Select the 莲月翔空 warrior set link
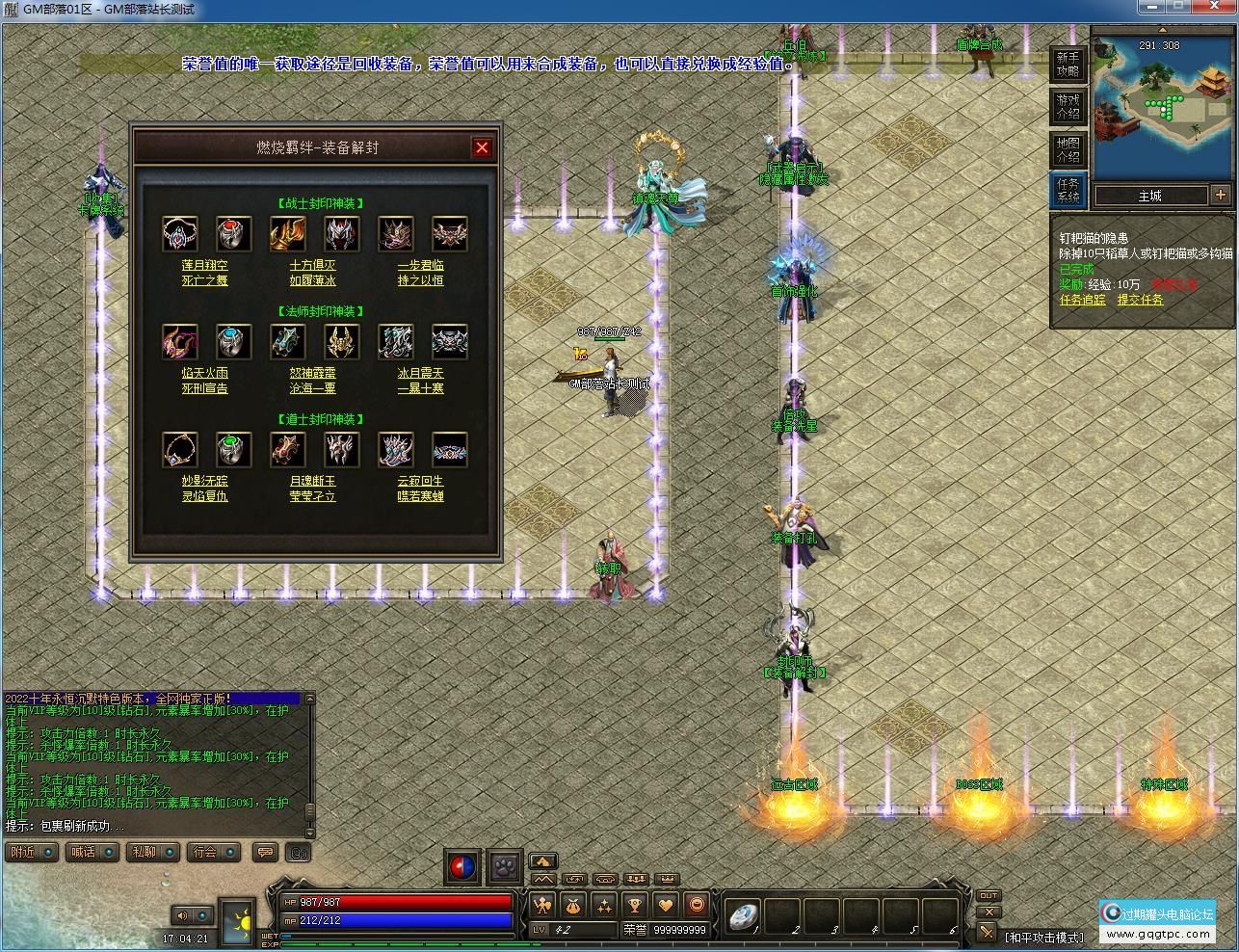The height and width of the screenshot is (952, 1239). [x=204, y=265]
